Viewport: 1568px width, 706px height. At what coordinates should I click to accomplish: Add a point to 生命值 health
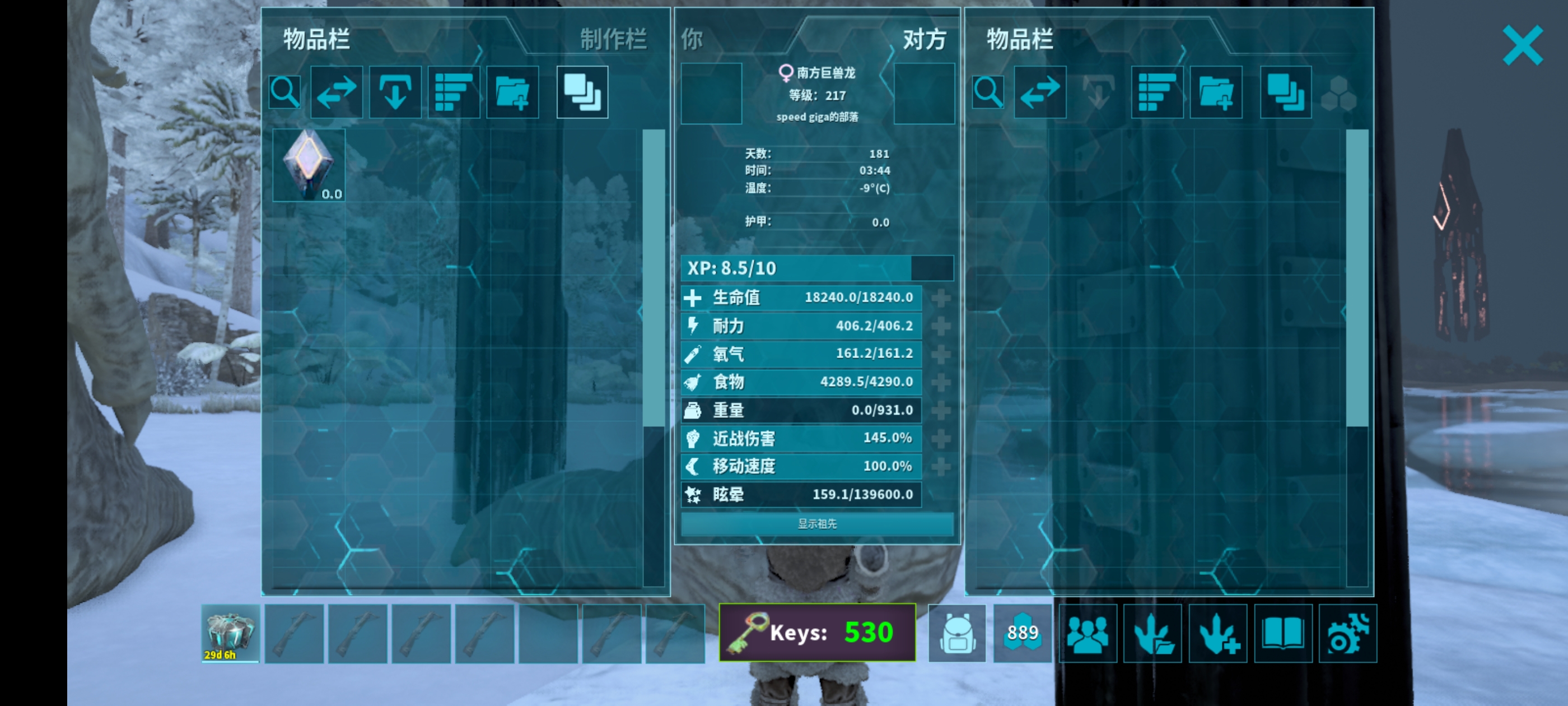click(941, 298)
